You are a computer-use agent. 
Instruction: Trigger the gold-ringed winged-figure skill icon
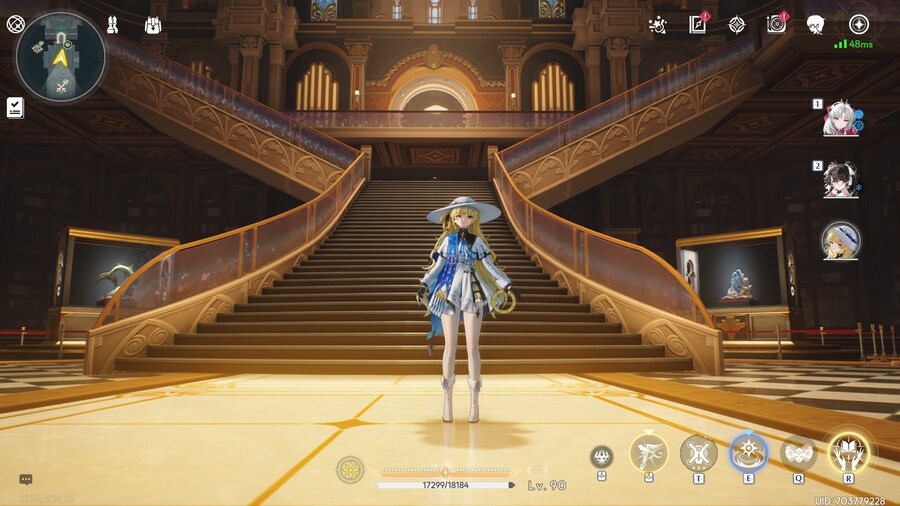(x=648, y=453)
